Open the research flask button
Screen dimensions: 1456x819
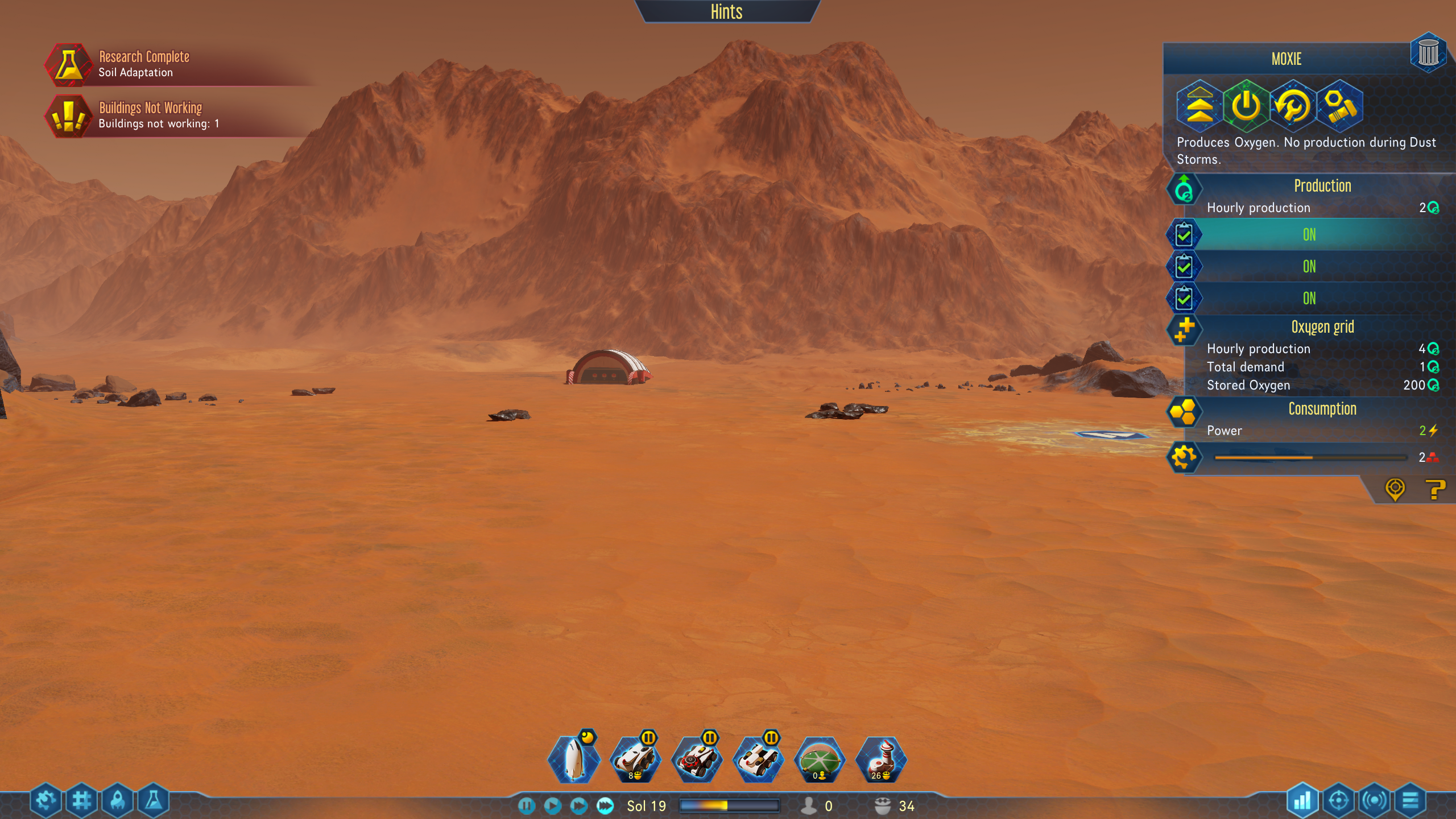153,801
